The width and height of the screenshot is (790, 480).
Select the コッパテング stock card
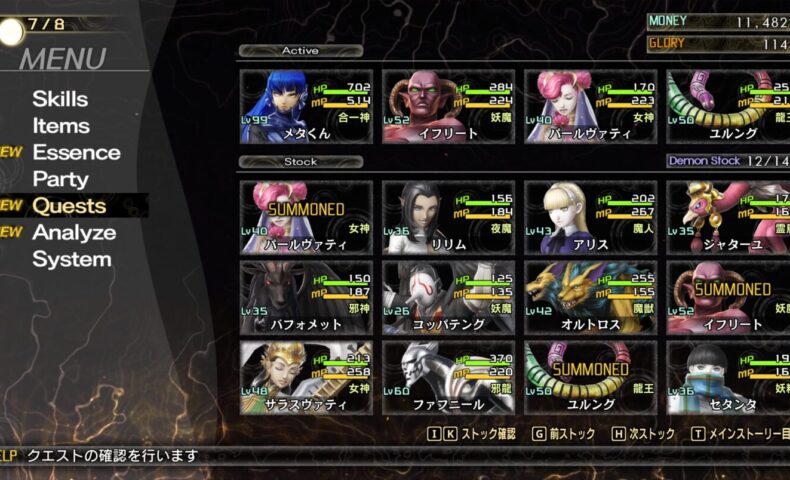pyautogui.click(x=448, y=298)
